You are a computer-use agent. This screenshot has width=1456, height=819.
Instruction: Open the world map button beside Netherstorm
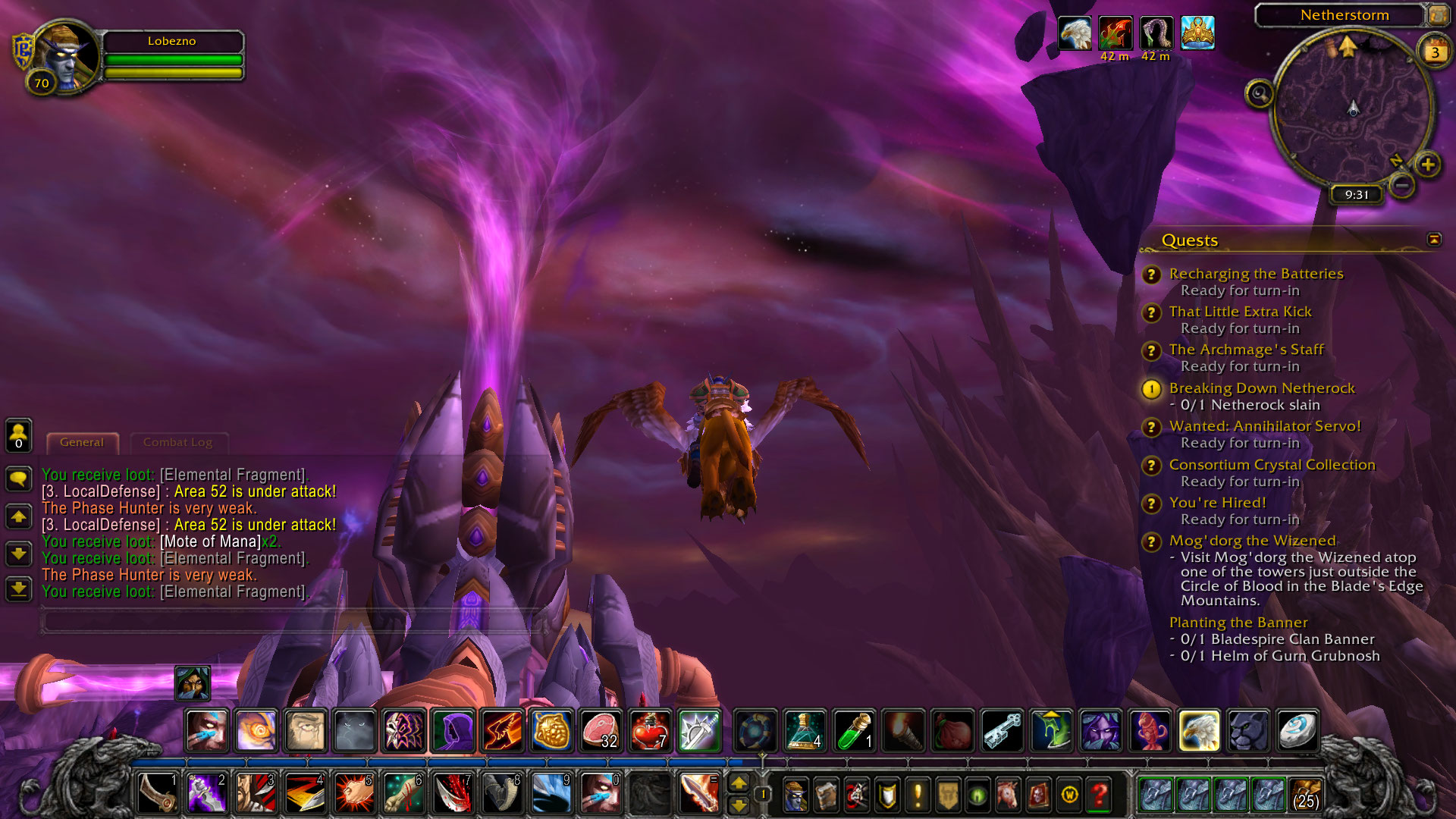point(1437,14)
